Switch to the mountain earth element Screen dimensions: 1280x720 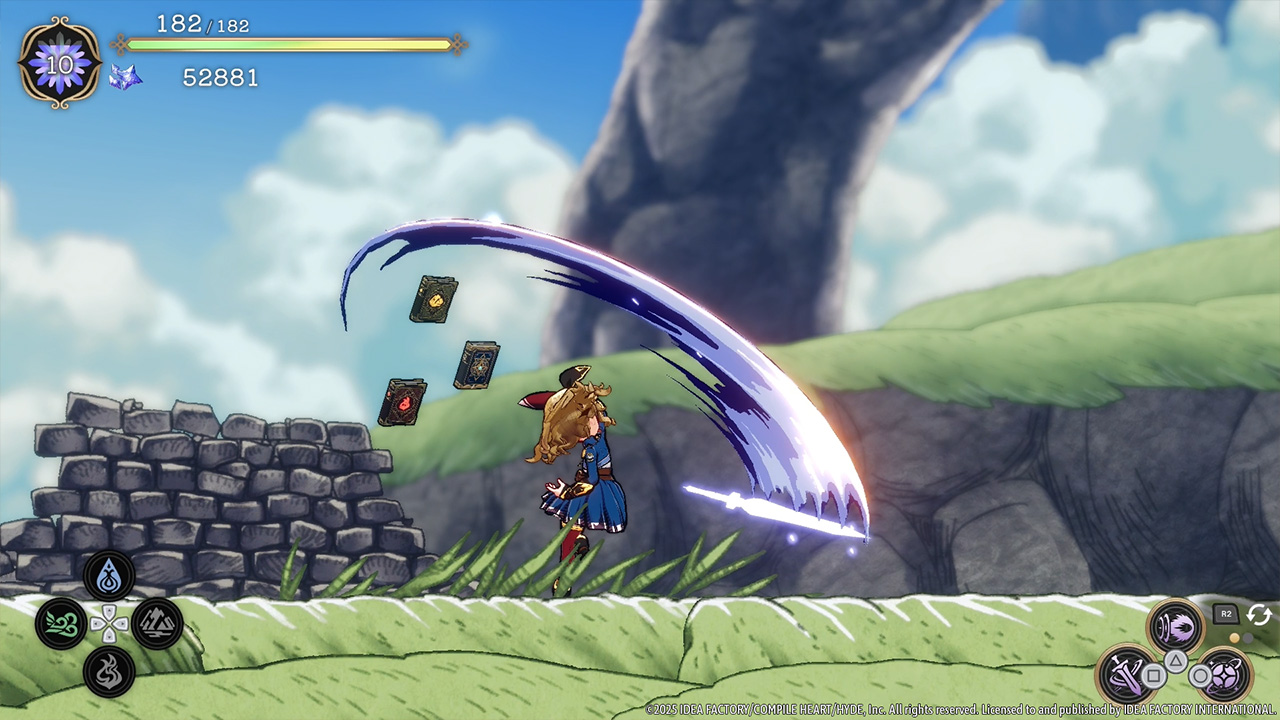pos(157,624)
